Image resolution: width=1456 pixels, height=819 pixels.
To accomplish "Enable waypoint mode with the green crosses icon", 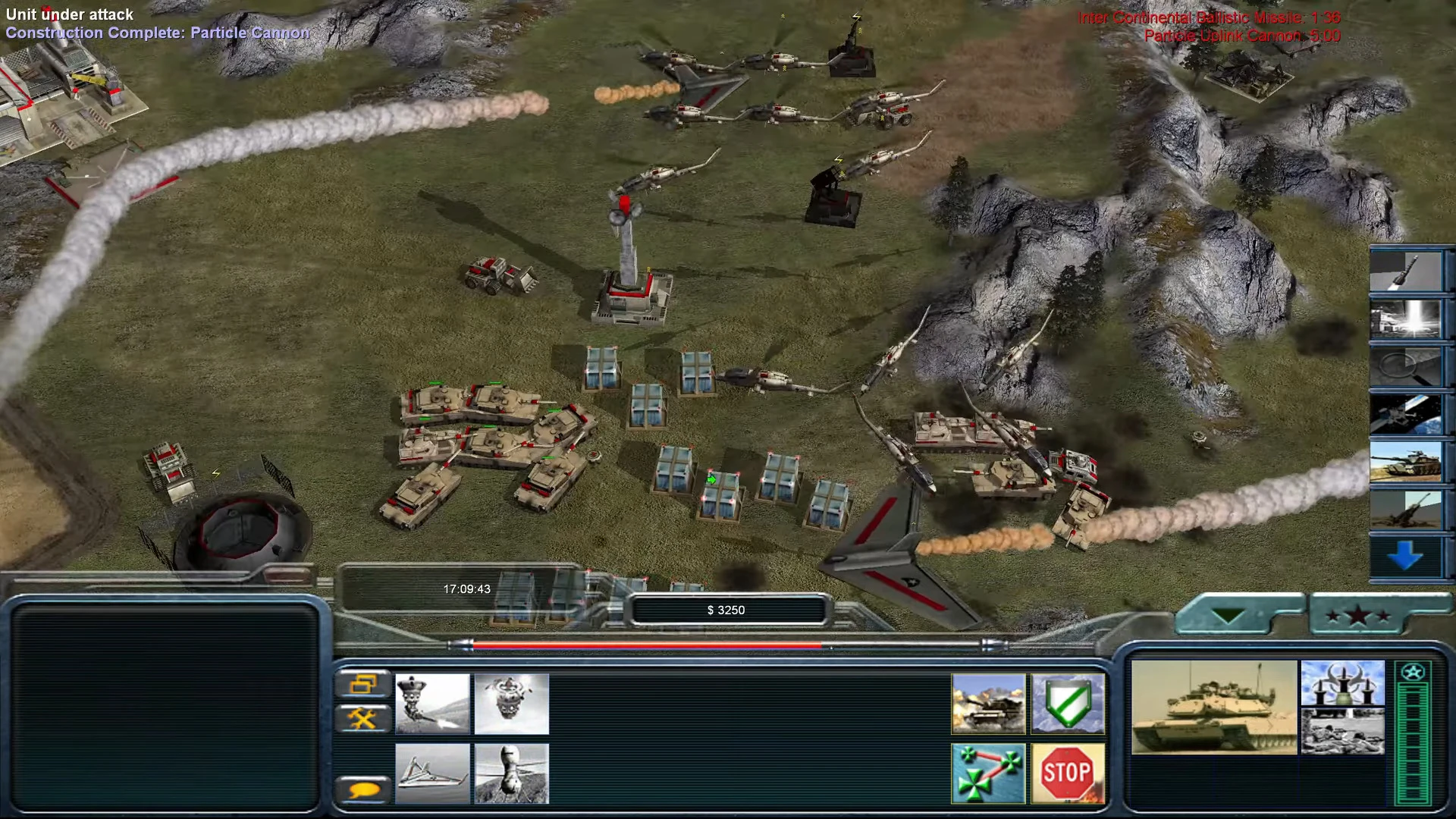I will [x=987, y=773].
